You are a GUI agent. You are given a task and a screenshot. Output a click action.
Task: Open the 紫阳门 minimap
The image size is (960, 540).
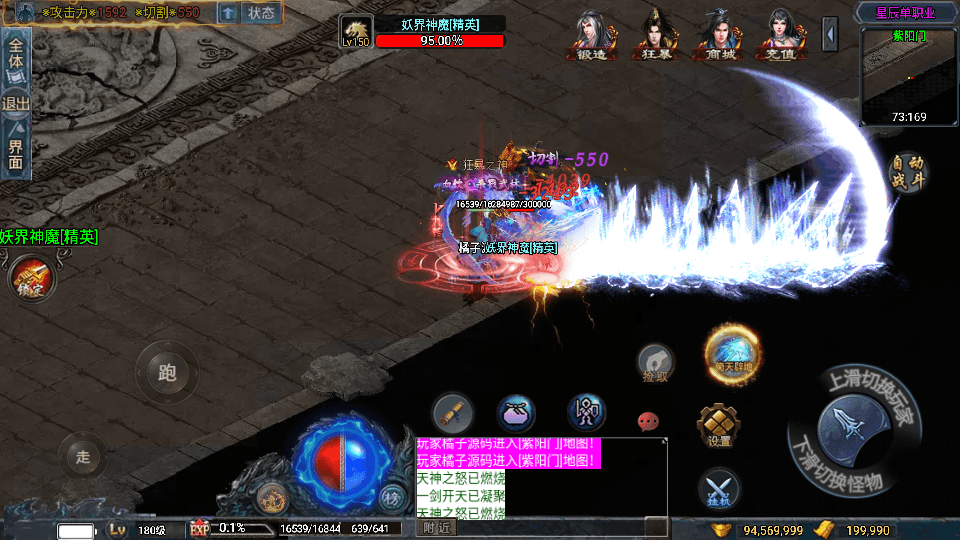(x=909, y=78)
